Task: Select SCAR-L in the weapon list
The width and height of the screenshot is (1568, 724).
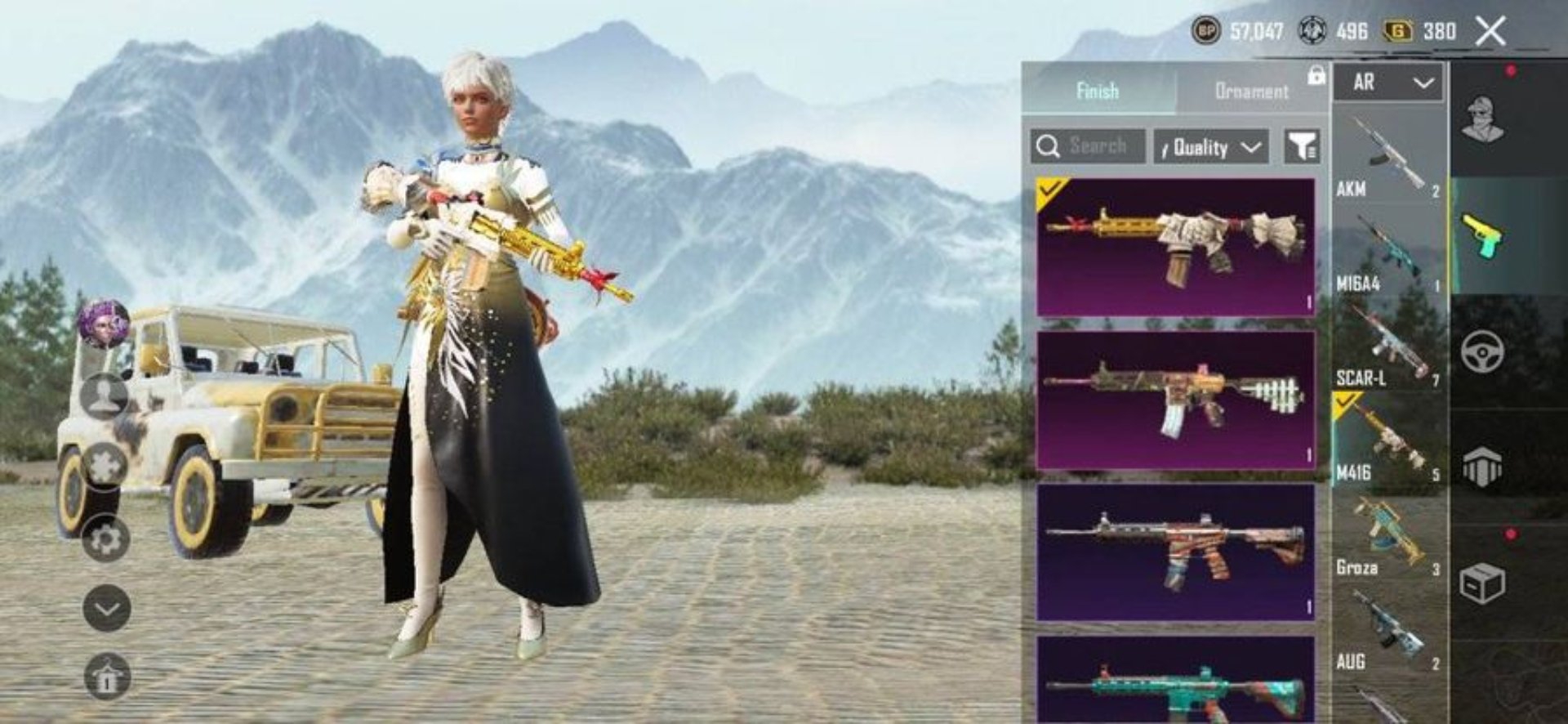Action: click(1387, 345)
